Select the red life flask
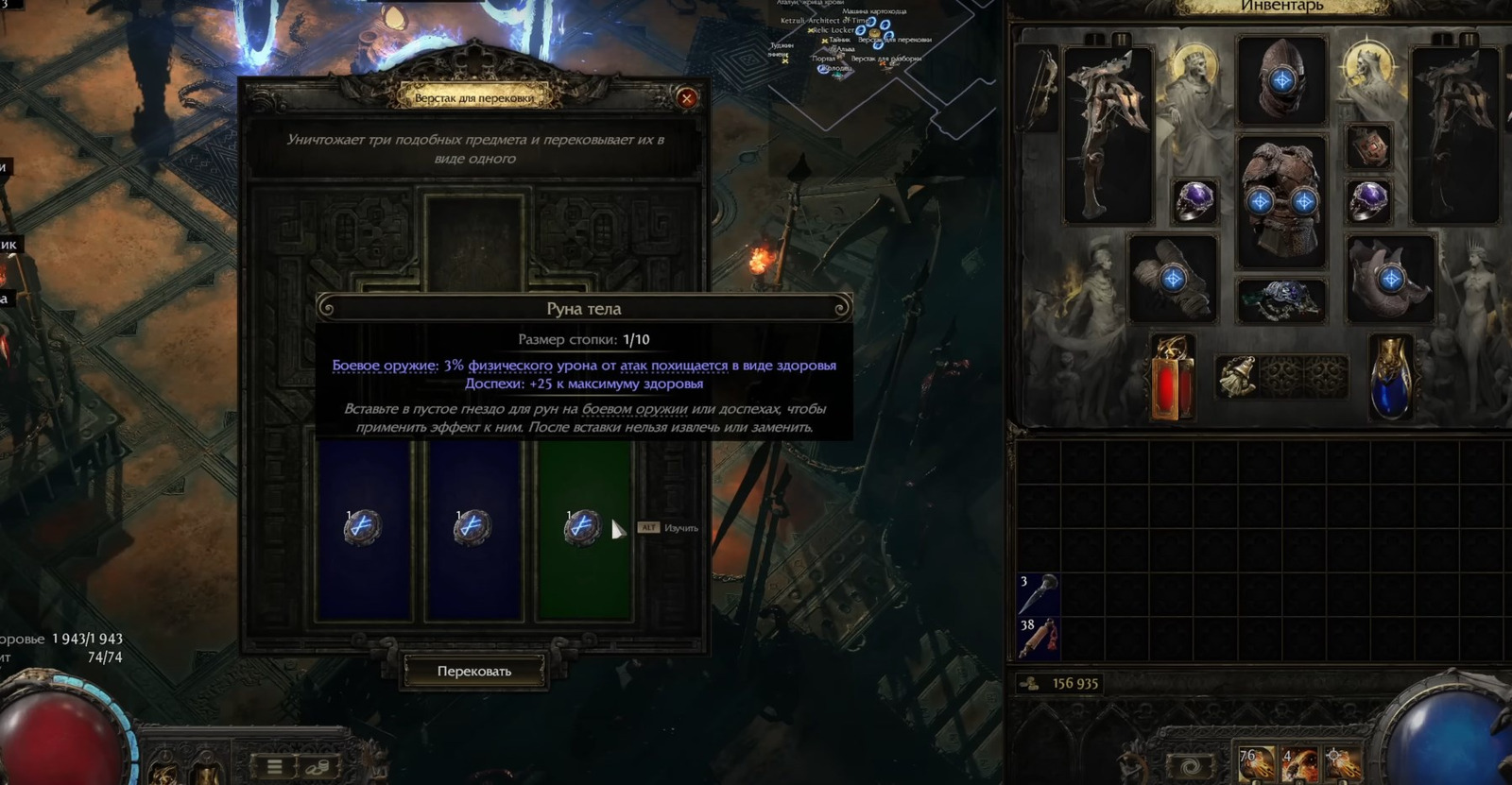Viewport: 1512px width, 785px height. coord(1173,376)
